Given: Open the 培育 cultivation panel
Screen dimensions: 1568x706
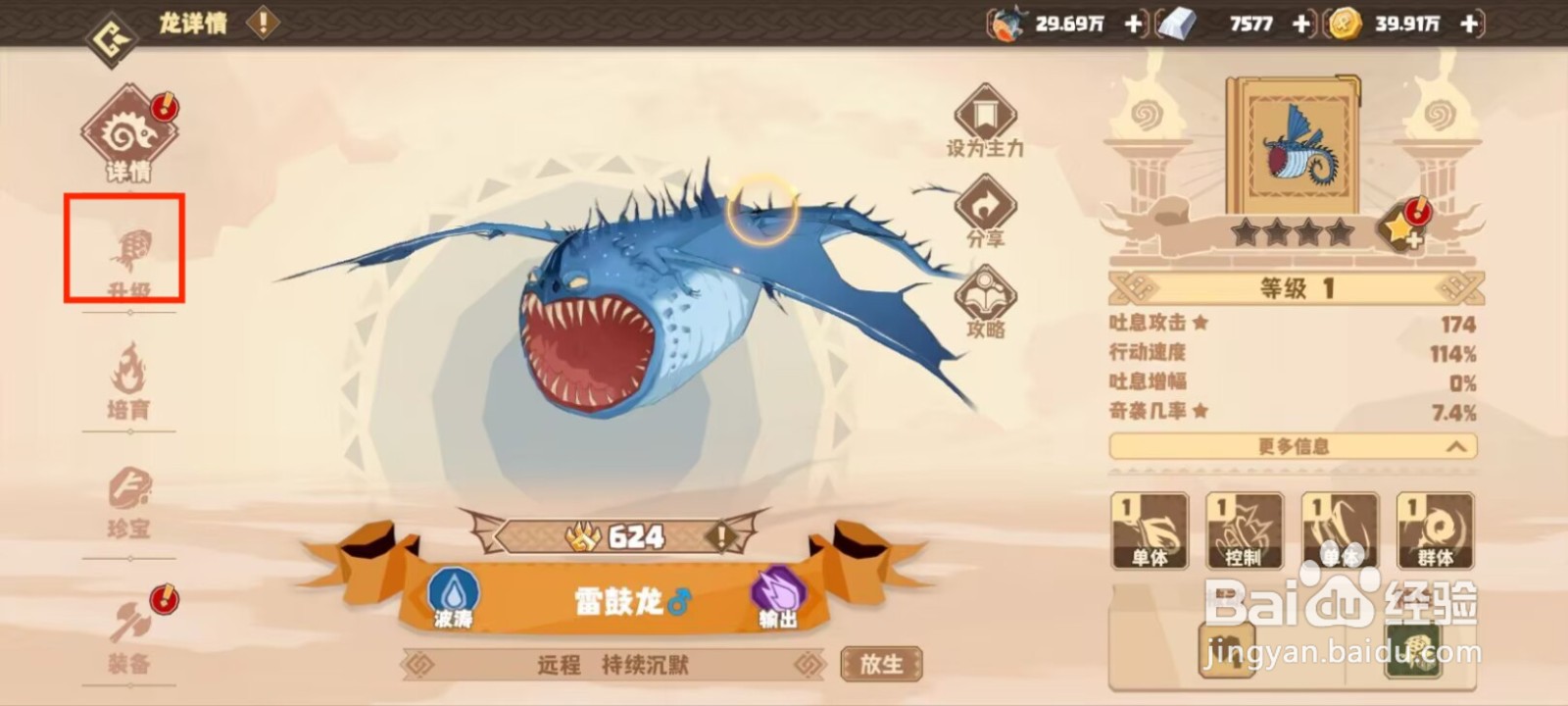Looking at the screenshot, I should coord(128,382).
